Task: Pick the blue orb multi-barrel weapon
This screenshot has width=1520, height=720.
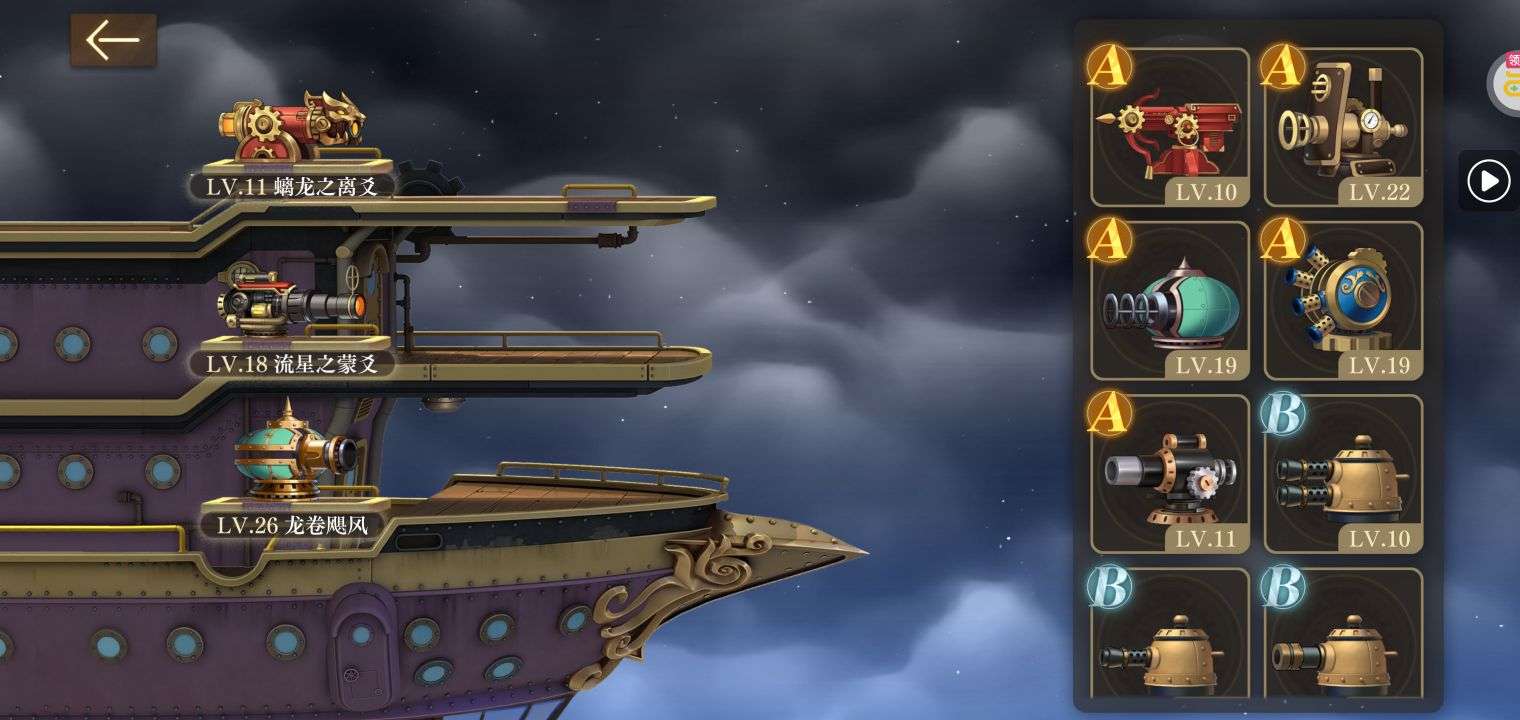Action: coord(1343,301)
